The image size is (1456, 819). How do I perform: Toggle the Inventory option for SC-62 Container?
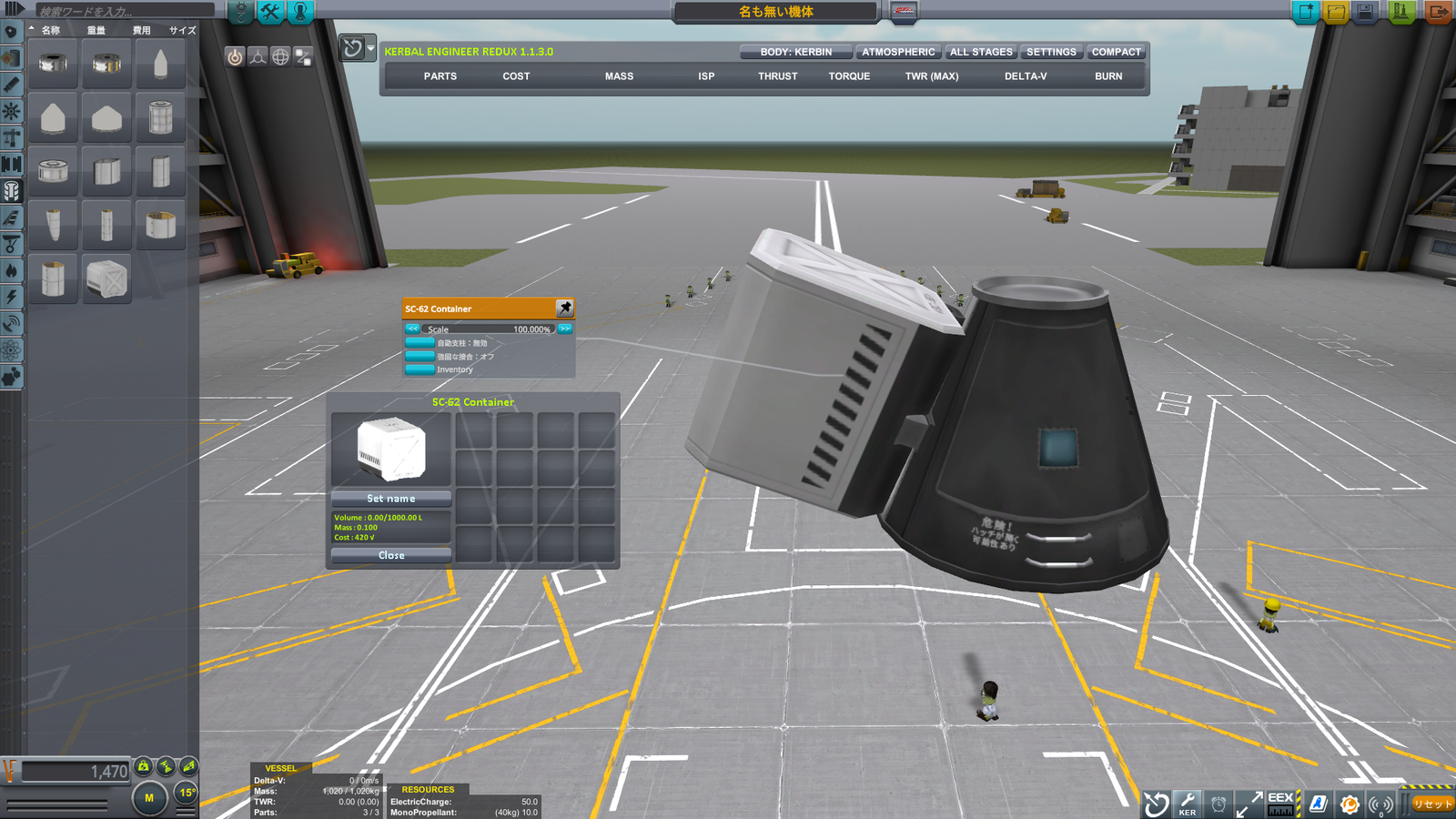coord(421,369)
